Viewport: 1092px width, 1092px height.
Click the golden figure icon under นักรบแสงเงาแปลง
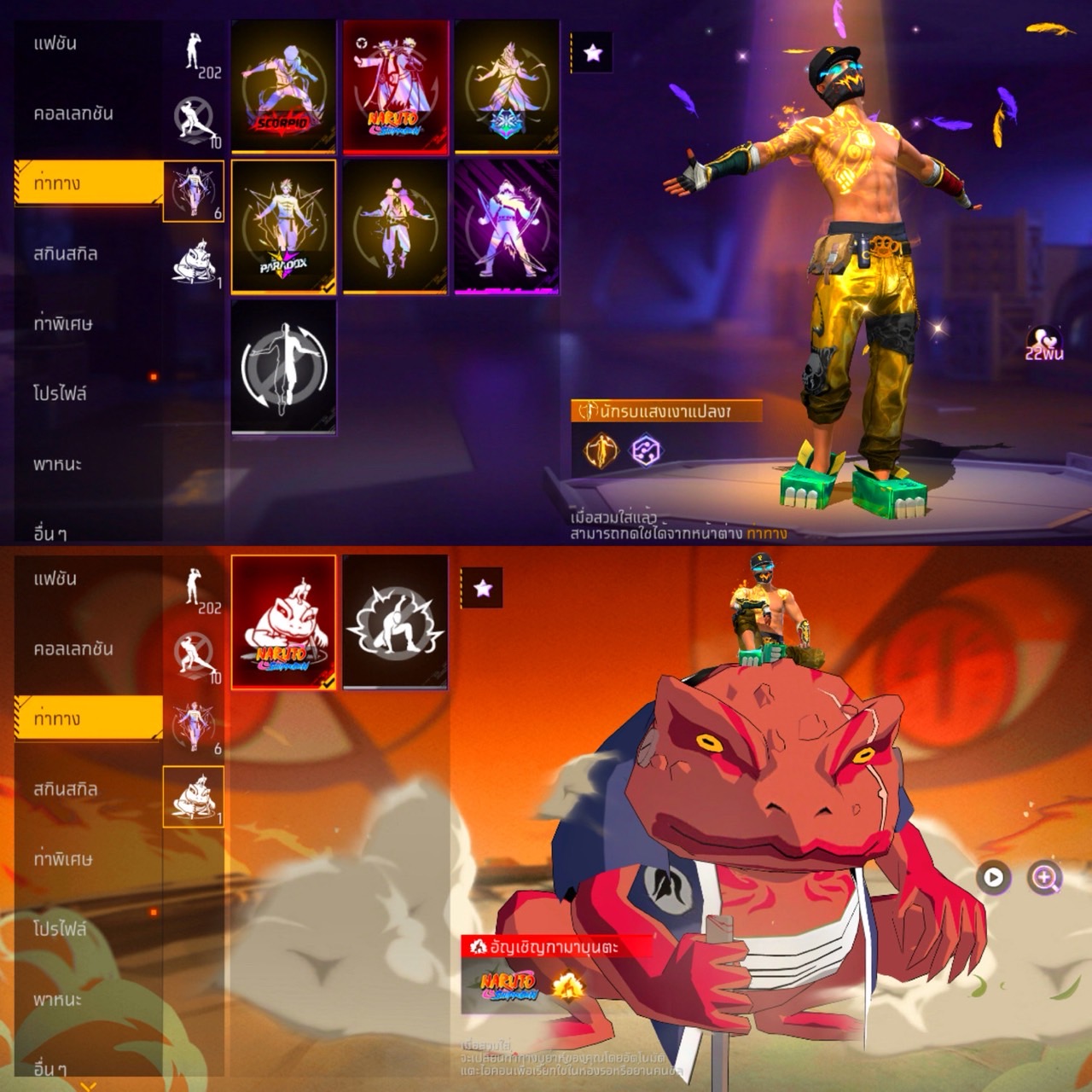[601, 450]
